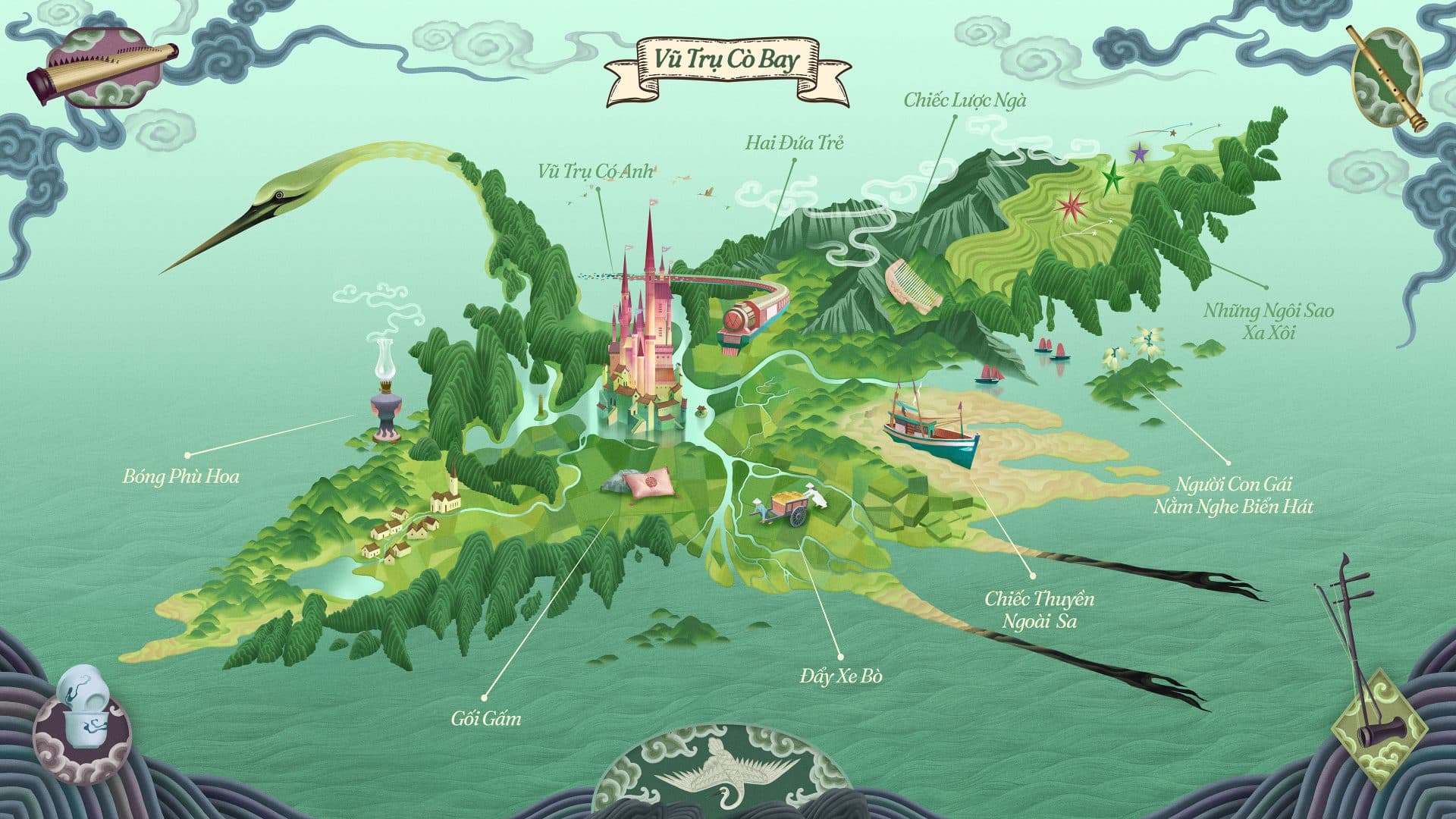The width and height of the screenshot is (1456, 819).
Task: Click the Vũ Trụ Cò Bay title banner
Action: click(717, 60)
